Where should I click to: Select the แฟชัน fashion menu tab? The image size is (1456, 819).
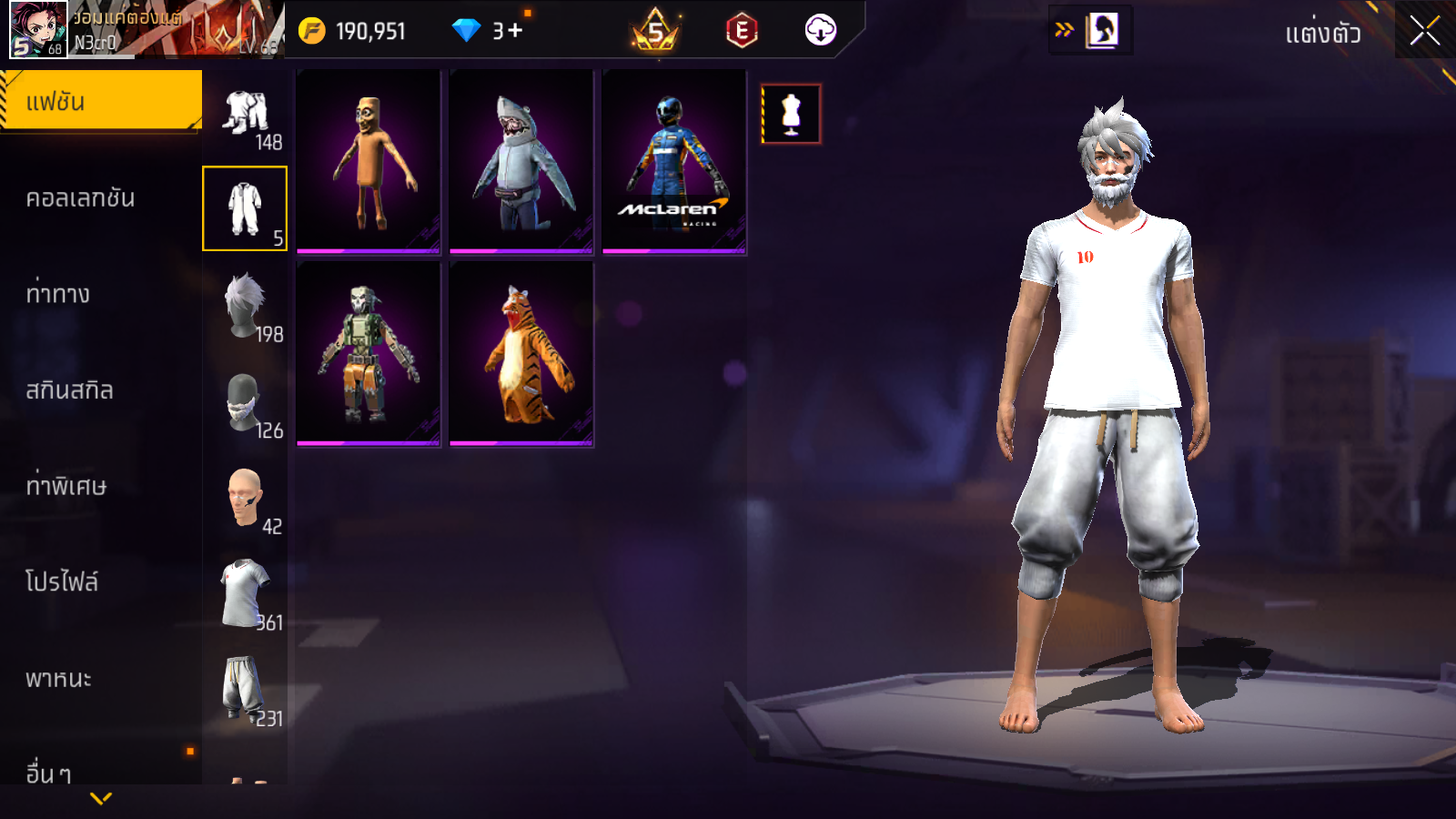pos(100,101)
